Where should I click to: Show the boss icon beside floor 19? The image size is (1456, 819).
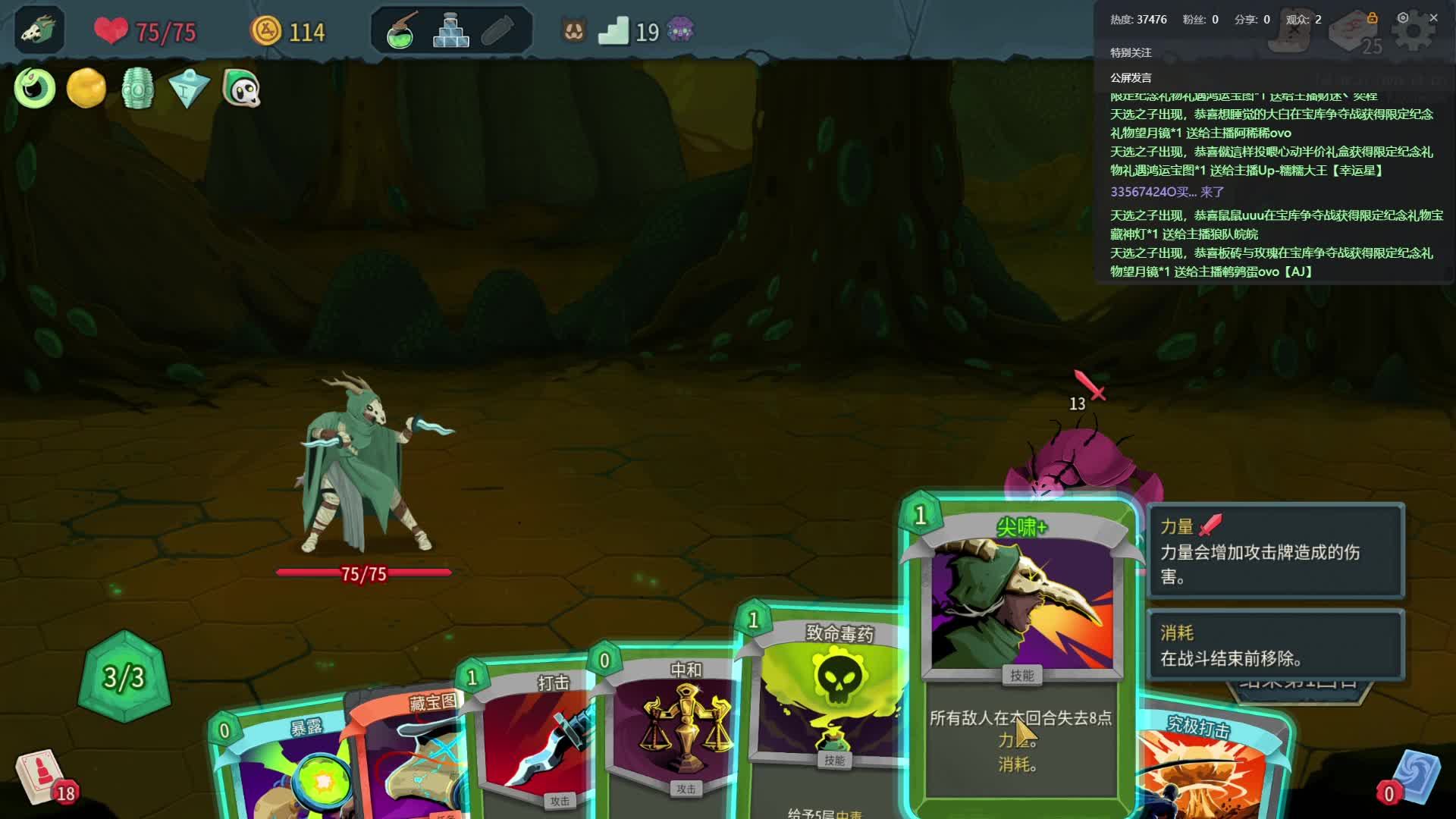pos(680,31)
